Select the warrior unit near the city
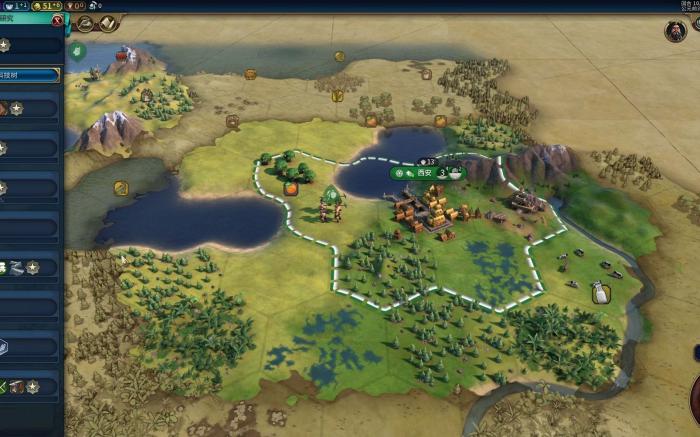Viewport: 700px width, 437px height. click(x=329, y=208)
